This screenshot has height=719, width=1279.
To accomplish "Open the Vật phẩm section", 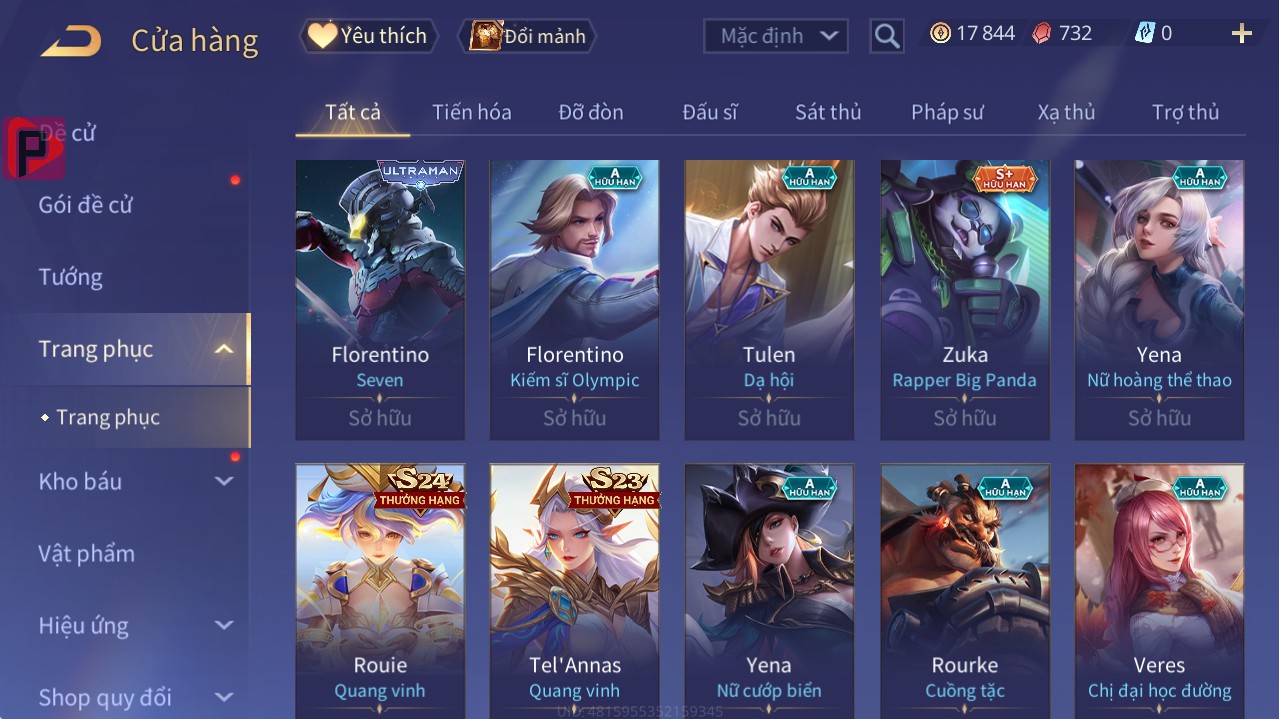I will click(87, 553).
